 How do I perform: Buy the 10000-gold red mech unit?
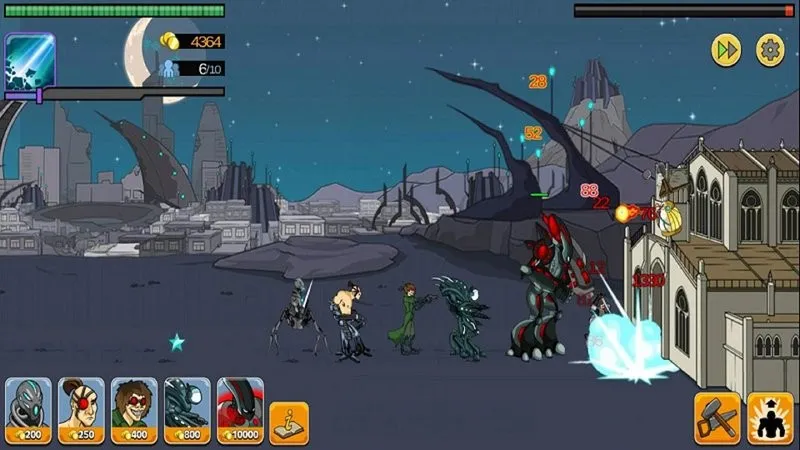click(x=240, y=408)
